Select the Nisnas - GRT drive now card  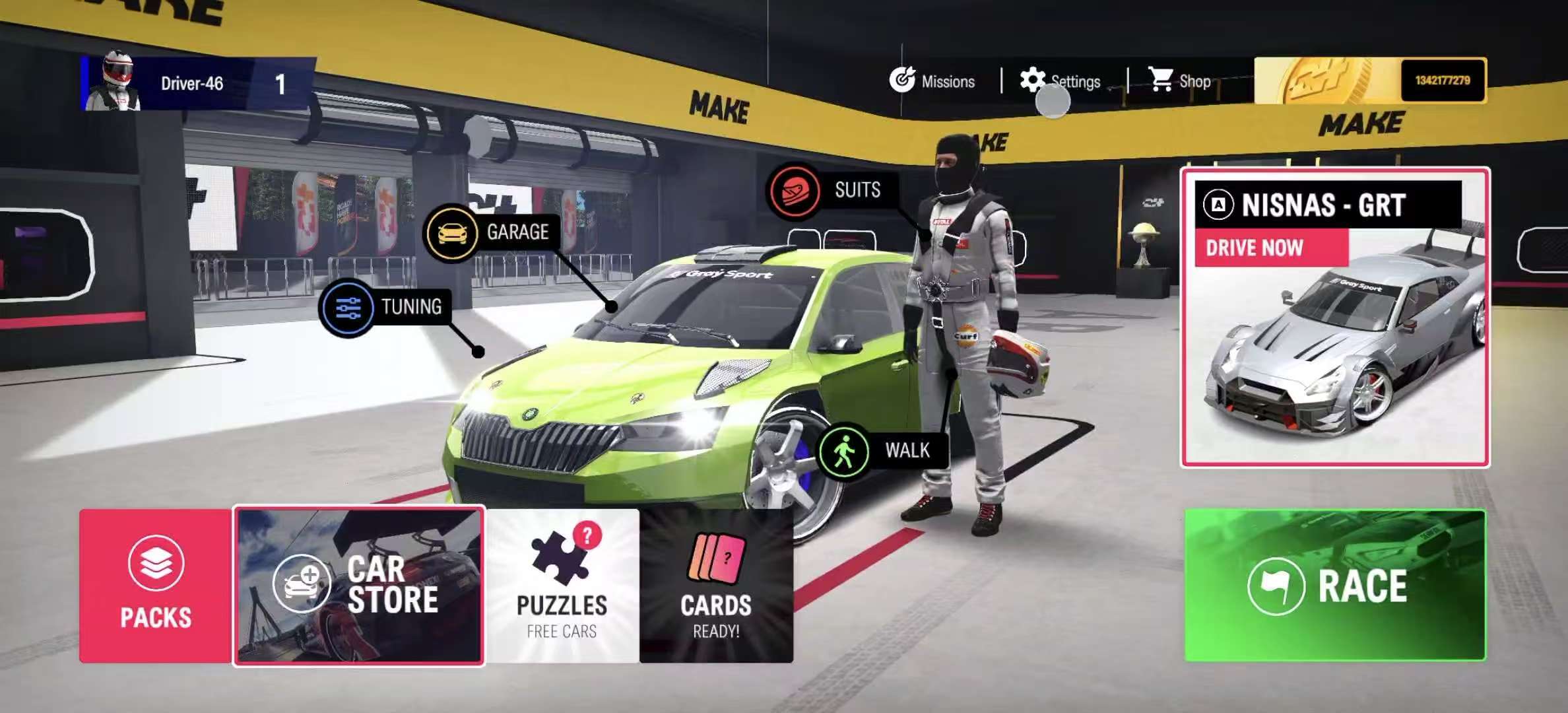coord(1334,317)
